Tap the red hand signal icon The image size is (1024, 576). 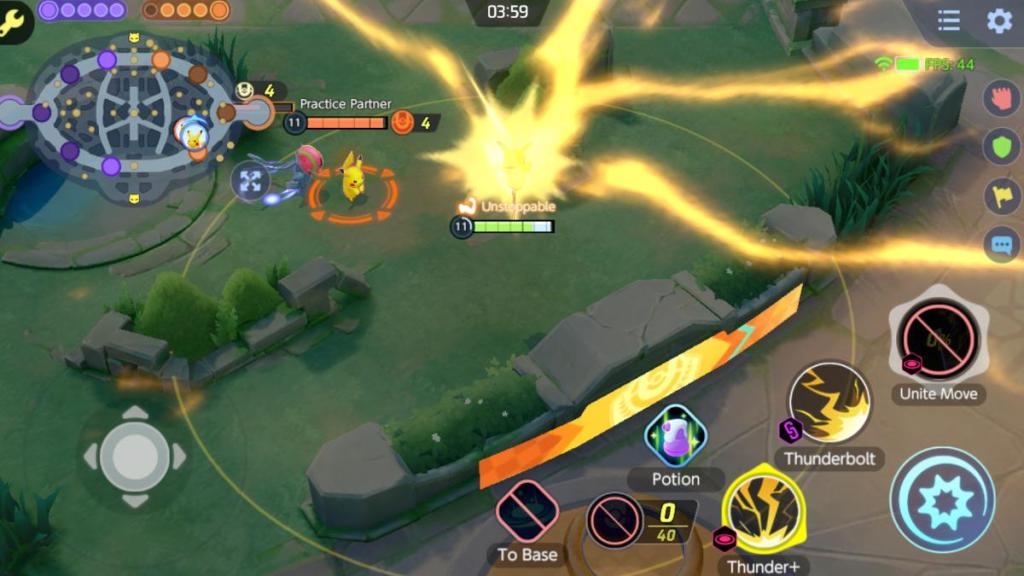(1001, 98)
